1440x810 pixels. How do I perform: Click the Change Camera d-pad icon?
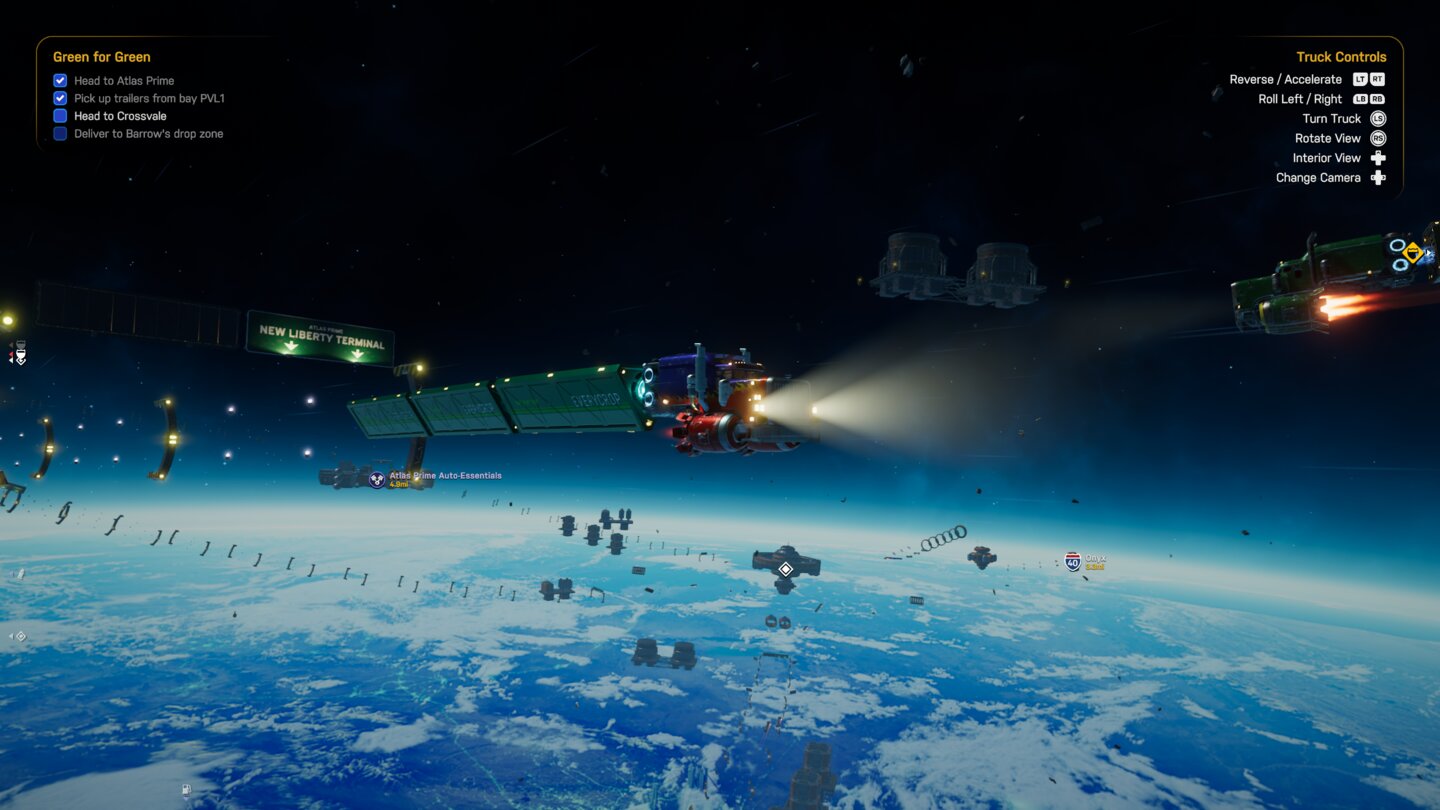pyautogui.click(x=1378, y=177)
